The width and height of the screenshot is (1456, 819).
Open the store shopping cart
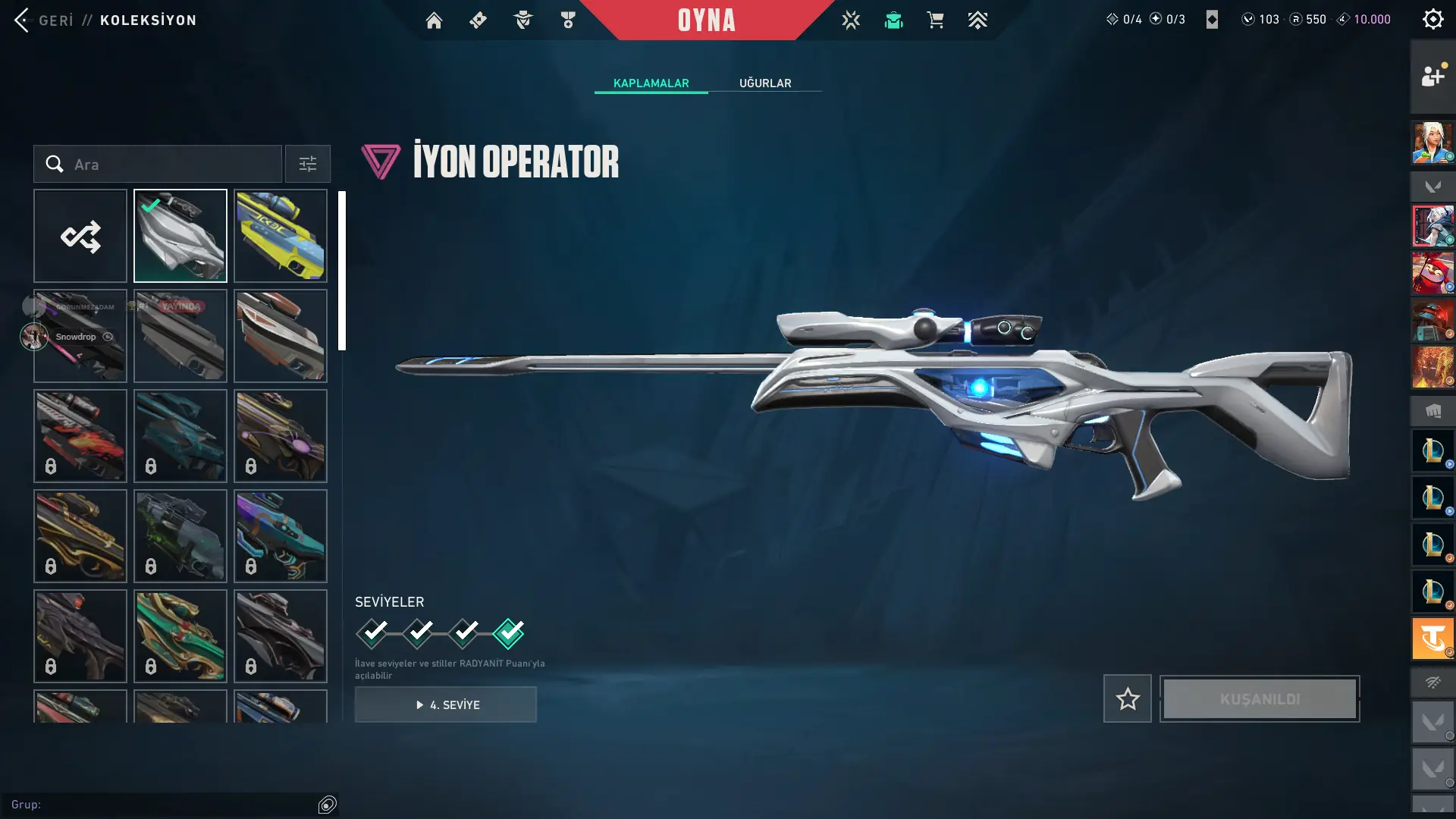point(935,20)
